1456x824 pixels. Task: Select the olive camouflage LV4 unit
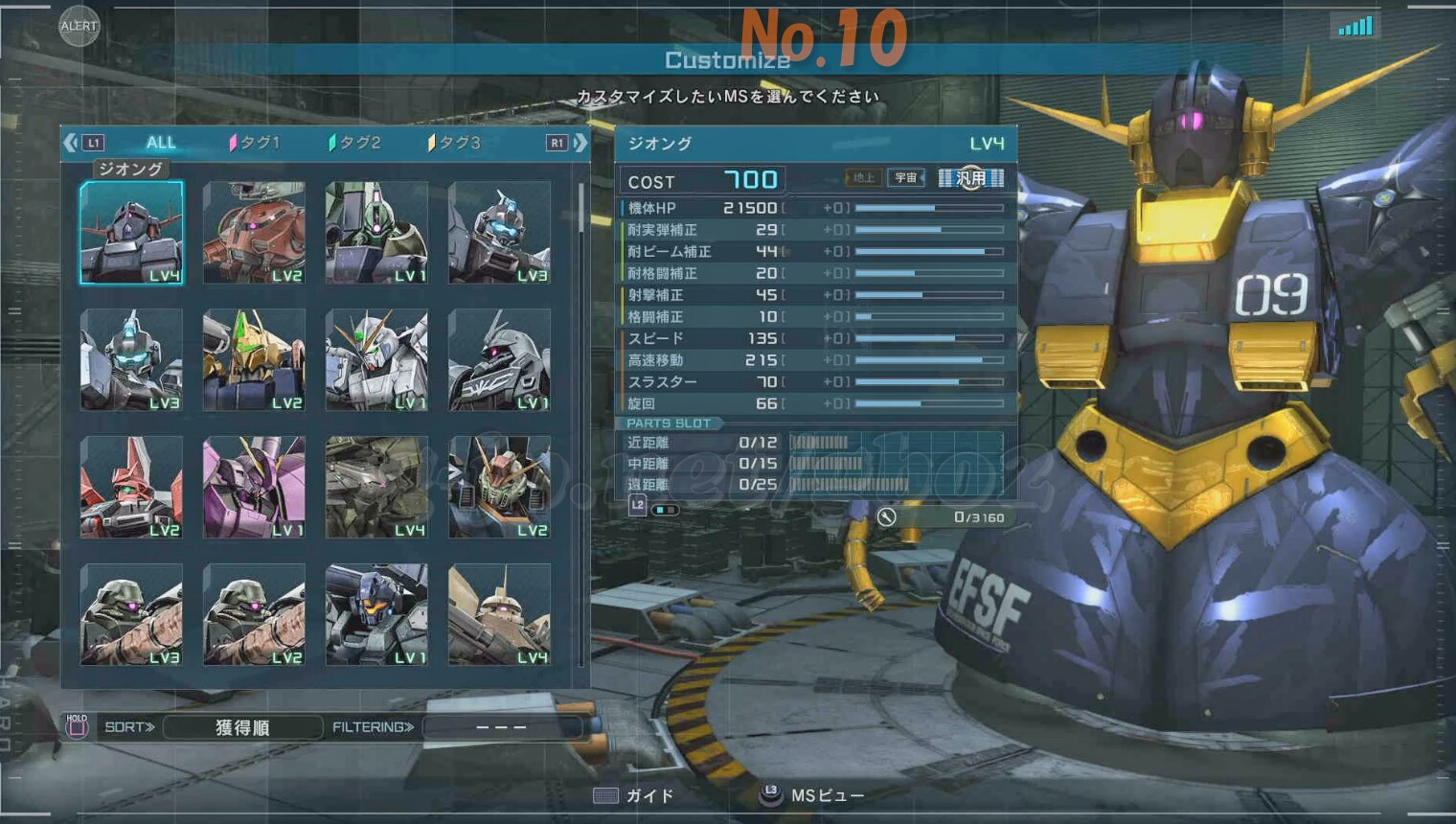[376, 487]
